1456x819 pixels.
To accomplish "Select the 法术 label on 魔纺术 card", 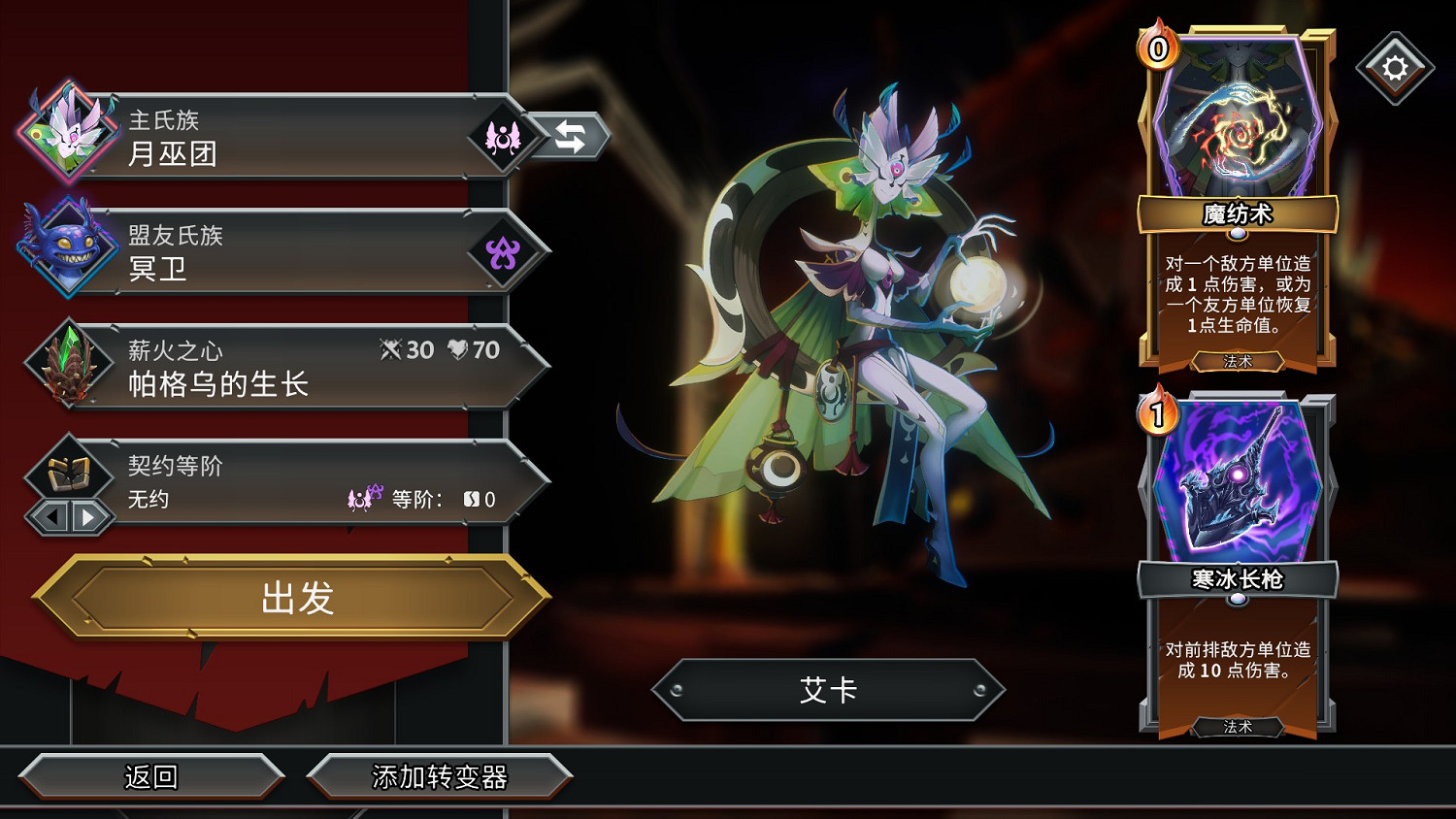I will (1239, 360).
